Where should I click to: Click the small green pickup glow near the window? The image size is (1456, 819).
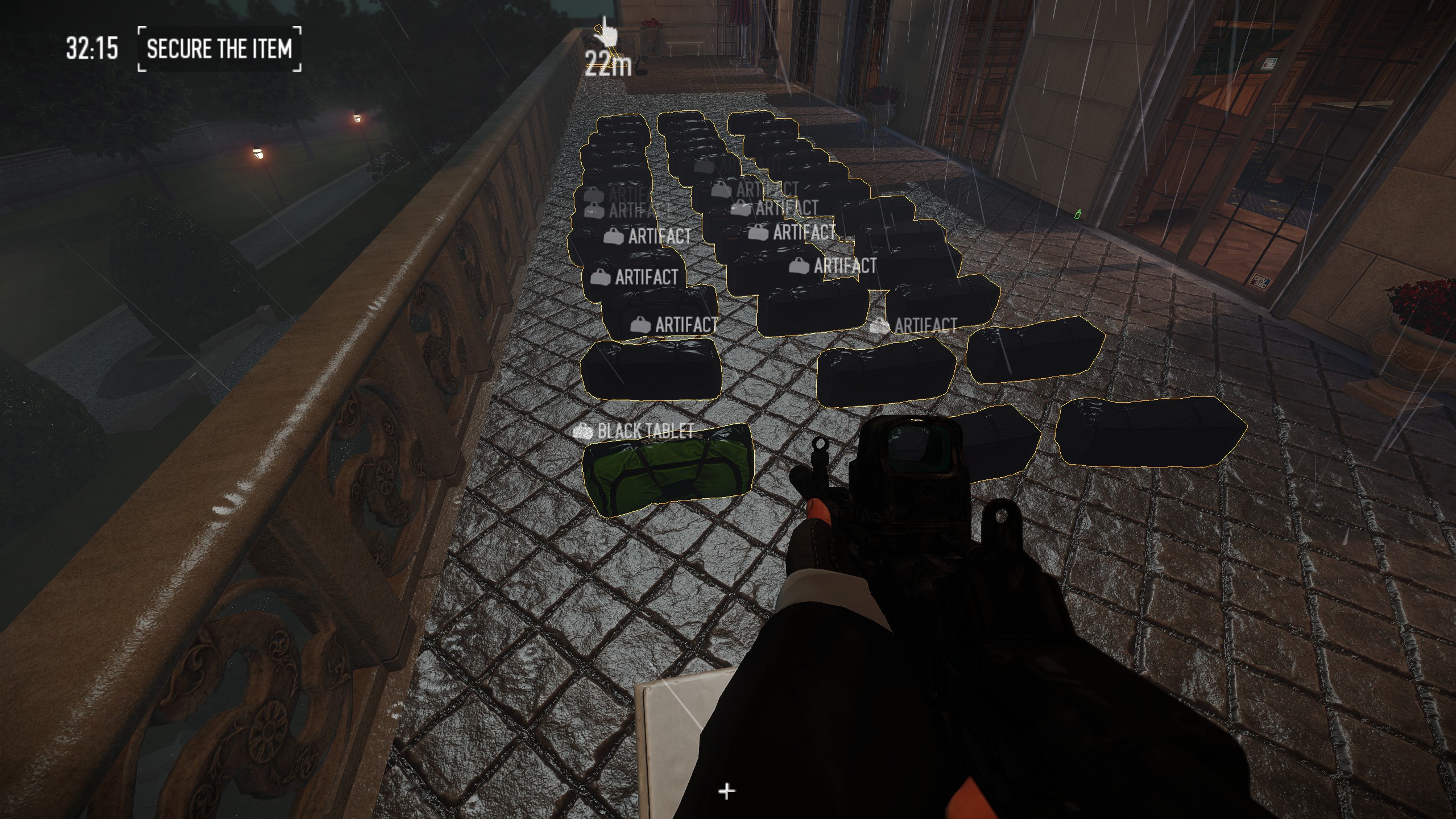(1078, 215)
